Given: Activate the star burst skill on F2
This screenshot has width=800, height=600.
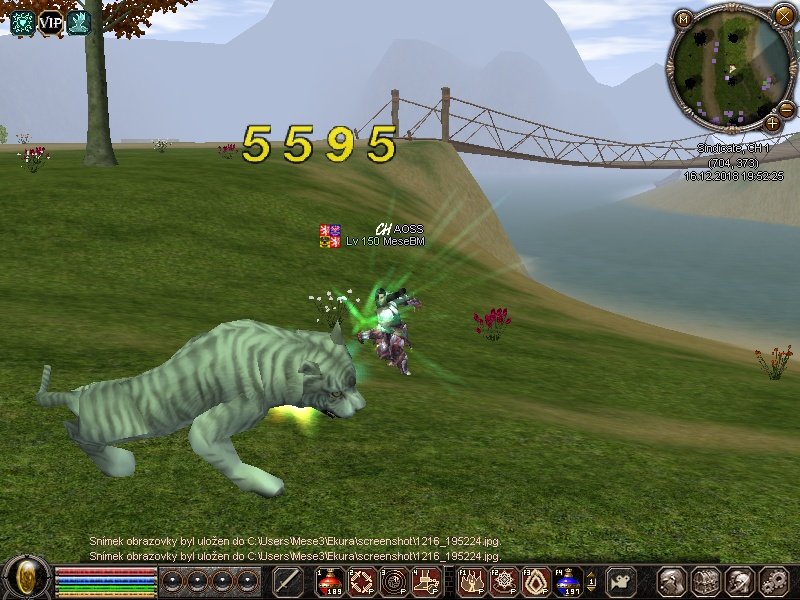Looking at the screenshot, I should pos(505,581).
